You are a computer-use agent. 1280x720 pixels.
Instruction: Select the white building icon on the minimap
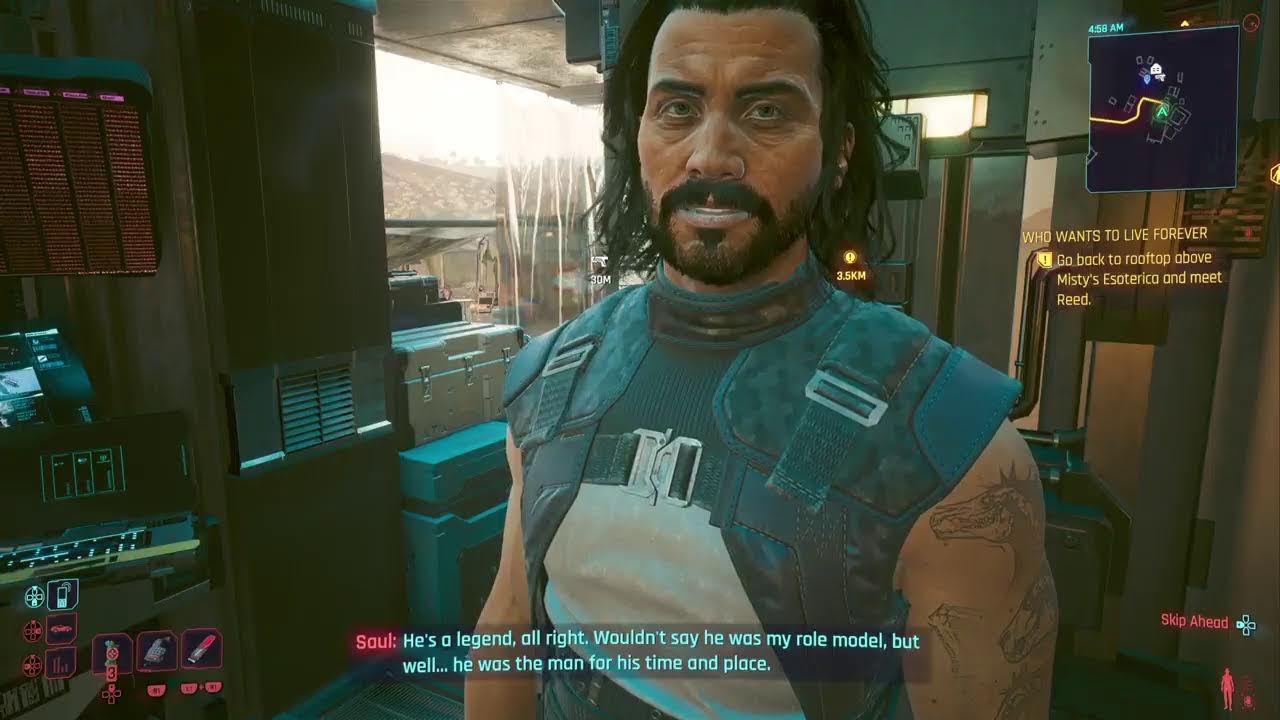1156,68
